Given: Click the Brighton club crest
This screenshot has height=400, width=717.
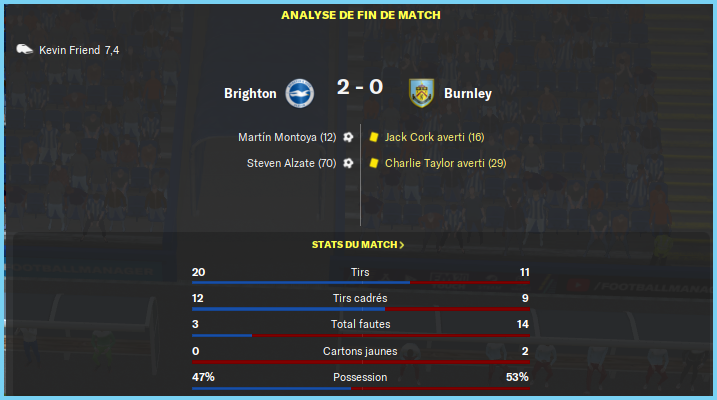Looking at the screenshot, I should (299, 93).
